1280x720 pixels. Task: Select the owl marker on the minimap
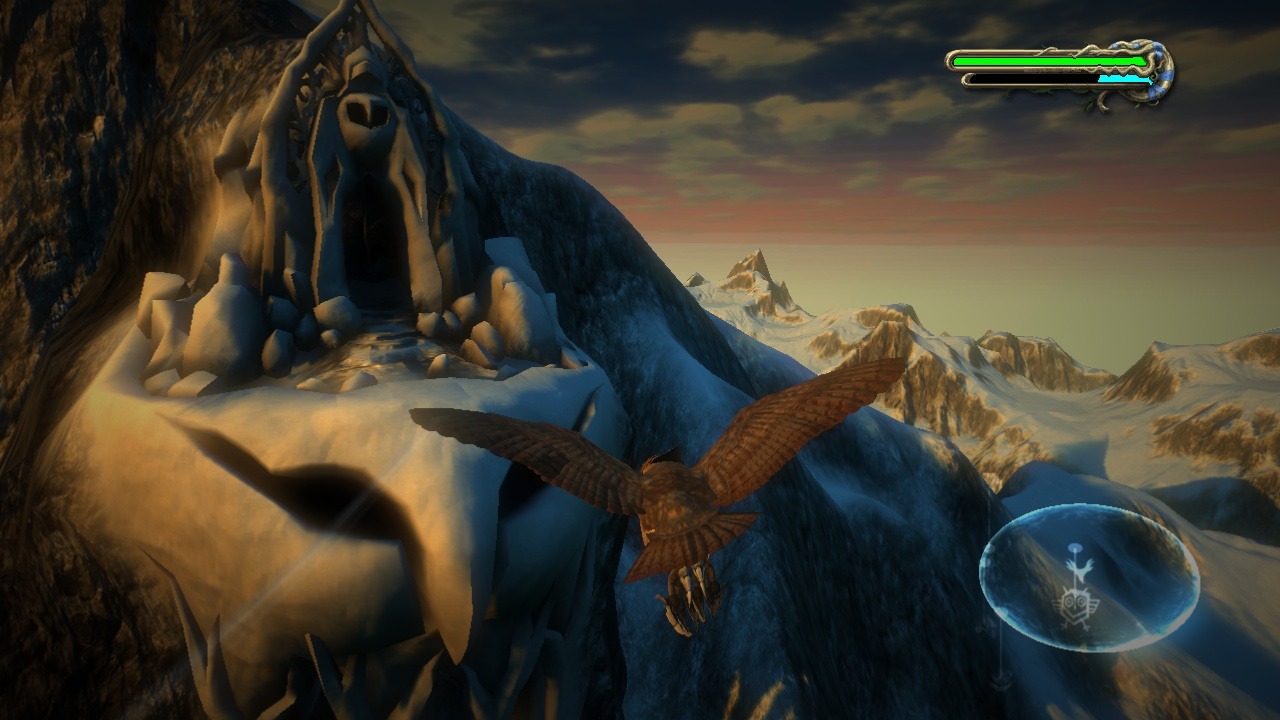pos(1075,603)
